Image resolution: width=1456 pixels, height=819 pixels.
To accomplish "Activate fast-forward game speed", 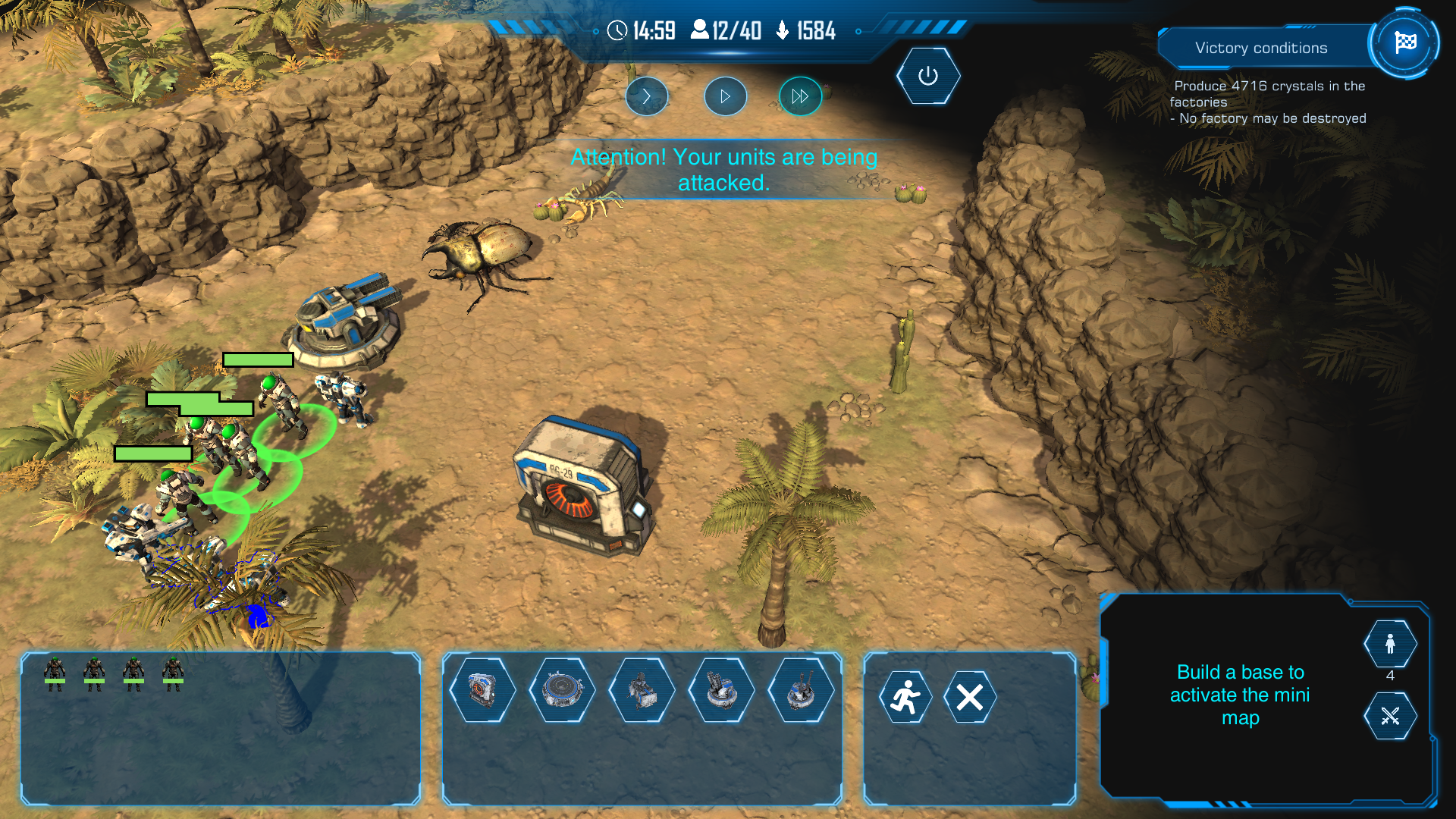I will [x=800, y=96].
